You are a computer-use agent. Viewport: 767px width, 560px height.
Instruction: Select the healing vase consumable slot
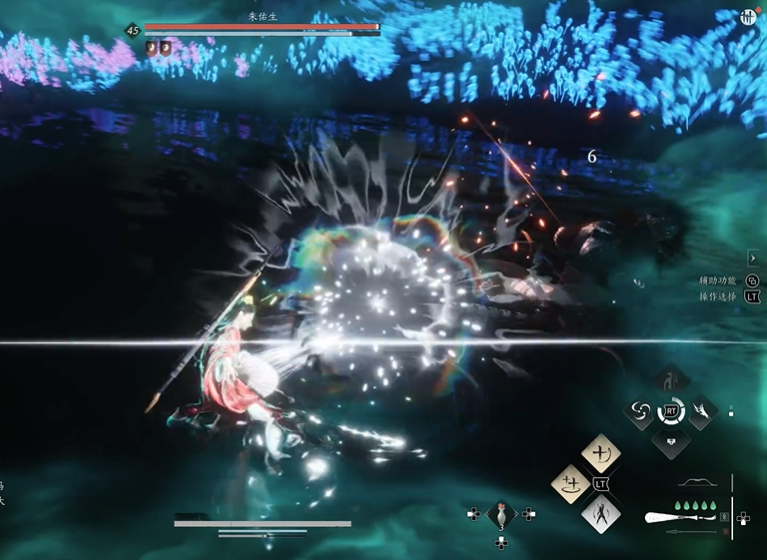501,514
